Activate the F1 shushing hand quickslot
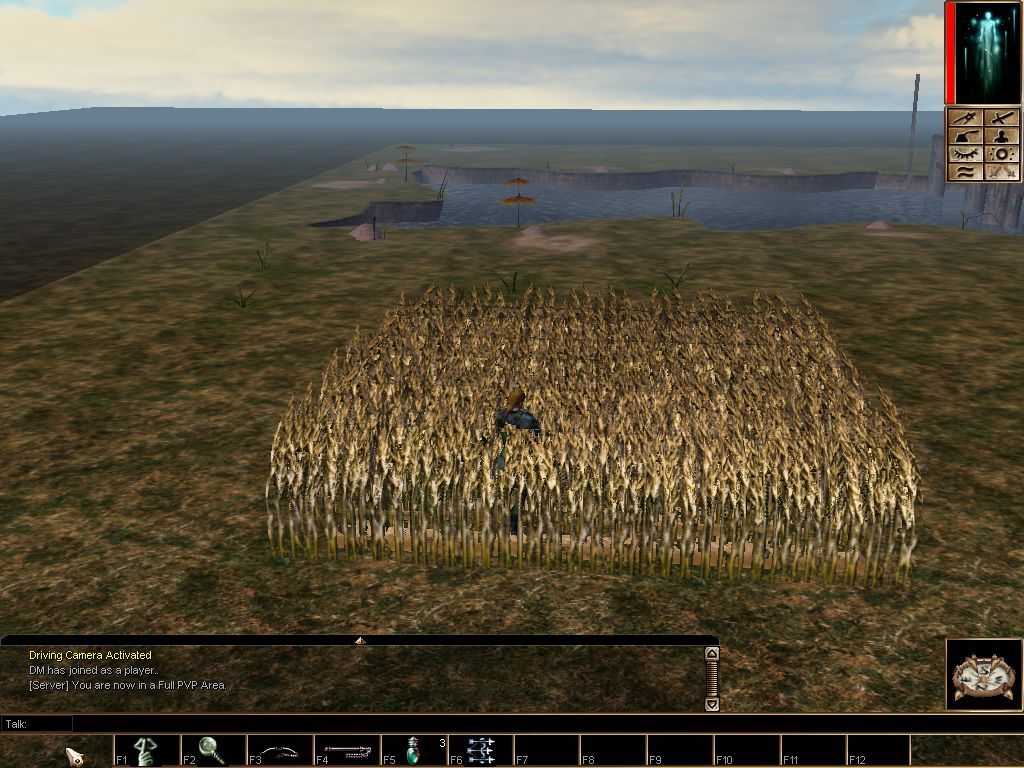The height and width of the screenshot is (768, 1024). pyautogui.click(x=147, y=750)
